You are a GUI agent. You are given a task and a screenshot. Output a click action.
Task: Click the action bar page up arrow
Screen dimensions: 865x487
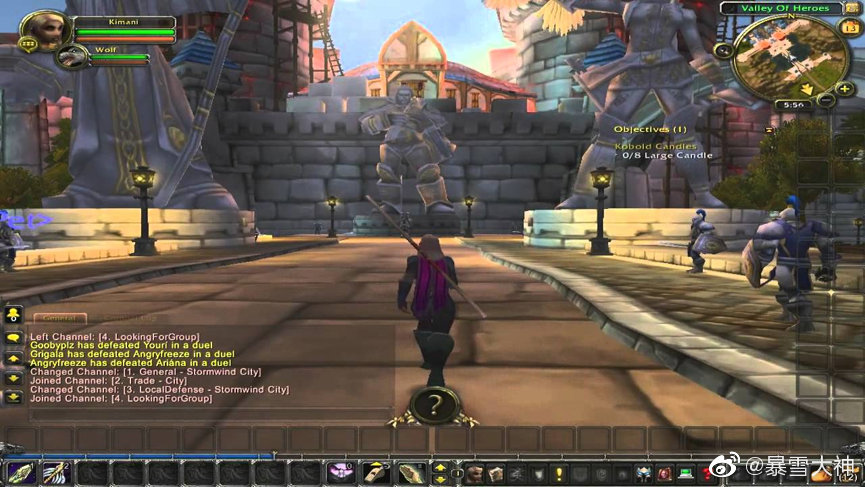coord(439,467)
